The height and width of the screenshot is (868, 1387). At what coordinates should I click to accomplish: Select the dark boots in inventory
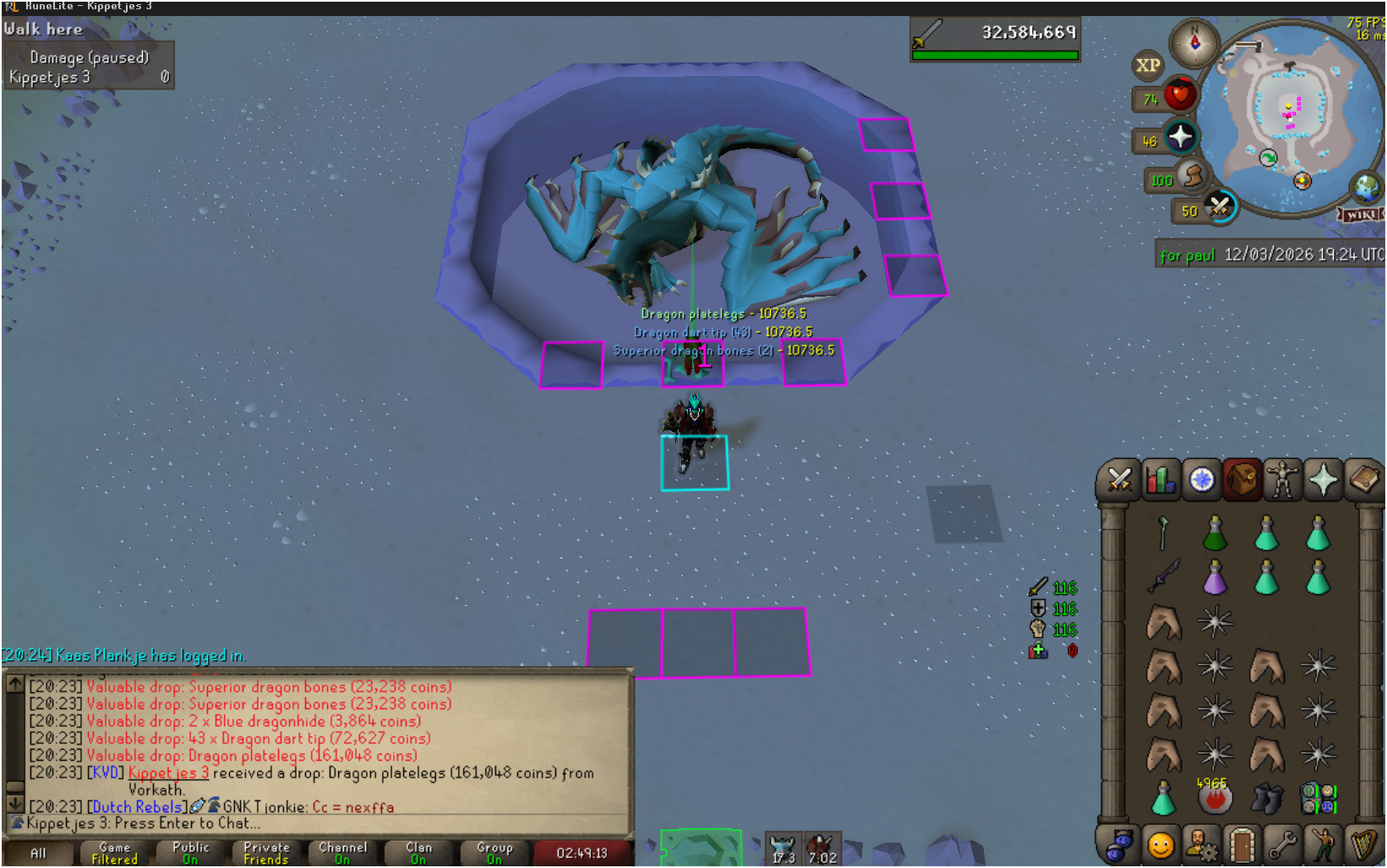1266,798
